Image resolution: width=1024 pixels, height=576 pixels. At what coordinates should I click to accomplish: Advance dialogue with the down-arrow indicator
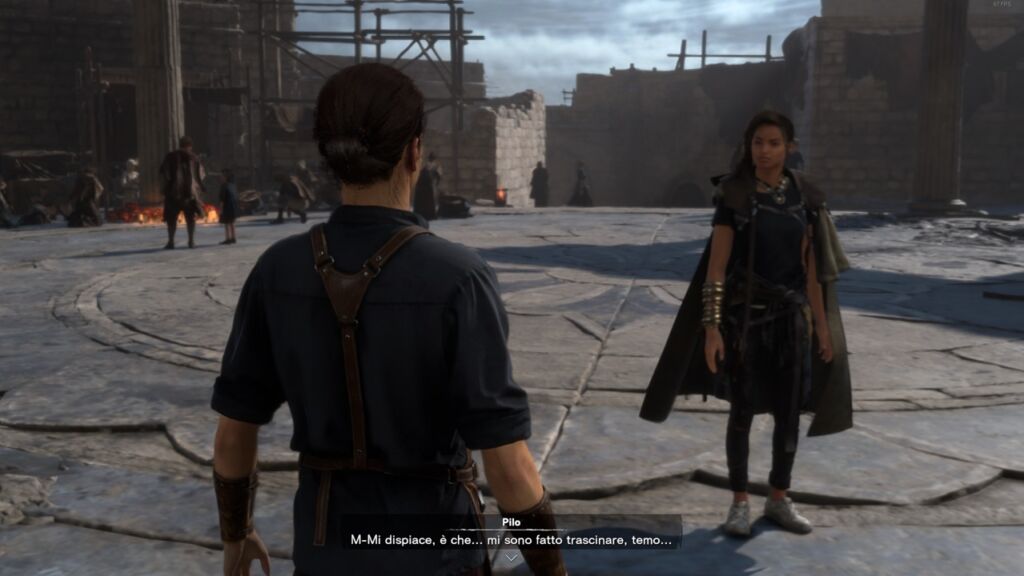click(512, 559)
